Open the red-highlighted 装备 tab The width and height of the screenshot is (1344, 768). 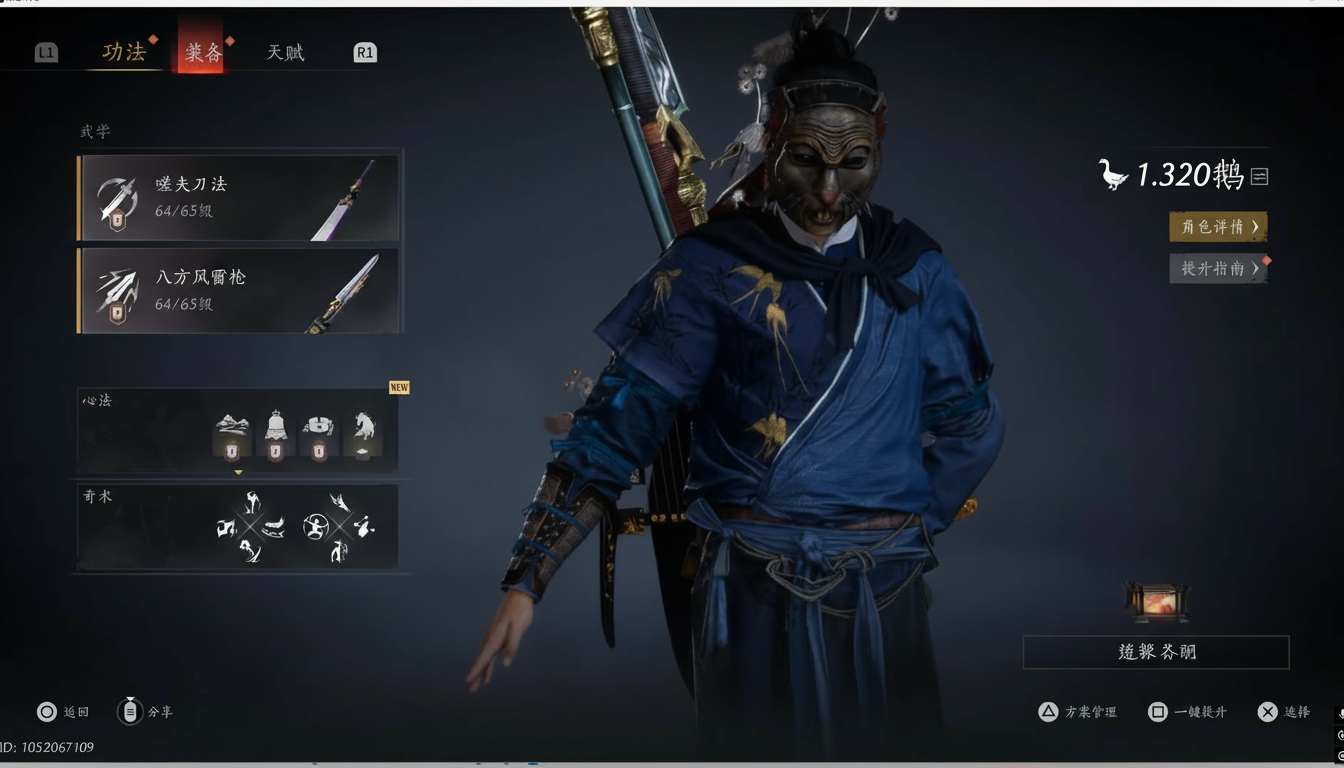pos(203,52)
